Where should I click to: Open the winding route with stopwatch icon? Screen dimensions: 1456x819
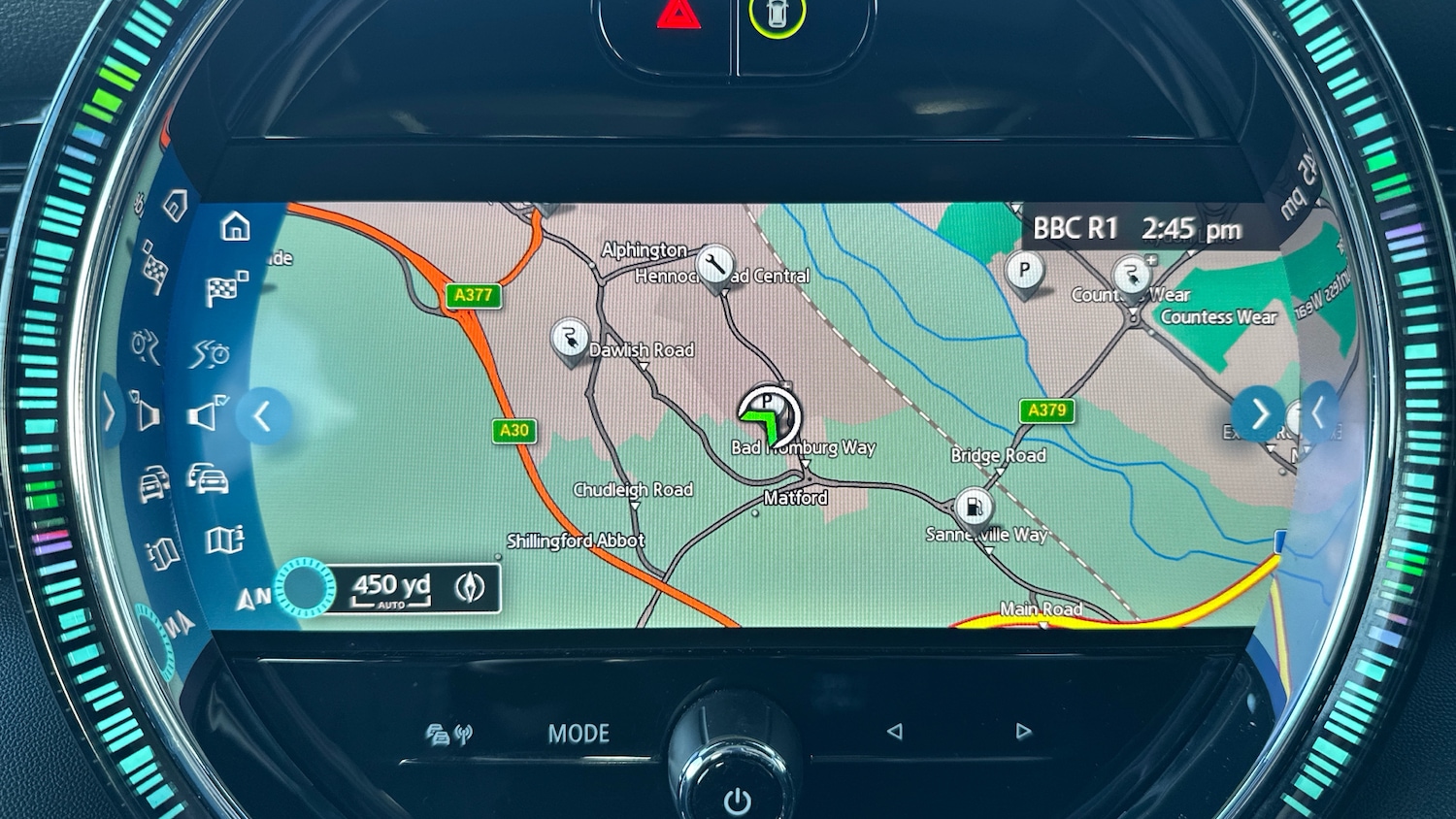coord(210,354)
